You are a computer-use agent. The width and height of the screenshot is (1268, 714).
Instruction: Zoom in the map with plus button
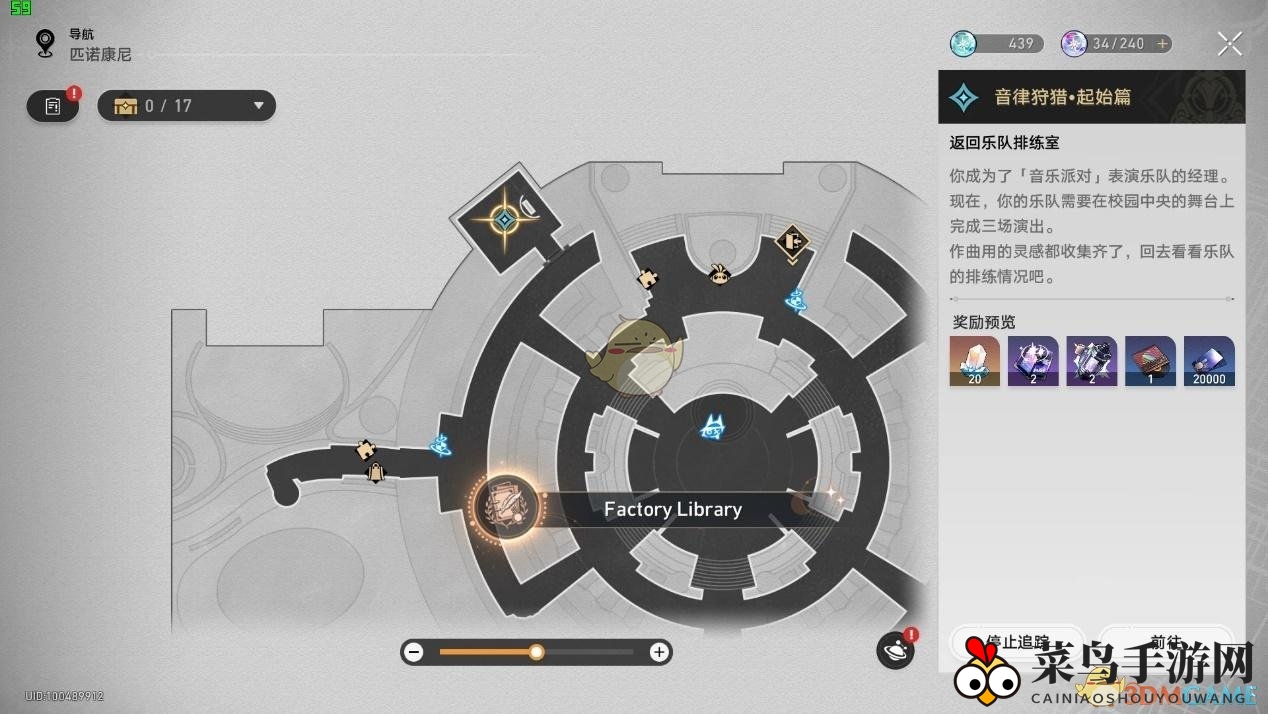658,652
